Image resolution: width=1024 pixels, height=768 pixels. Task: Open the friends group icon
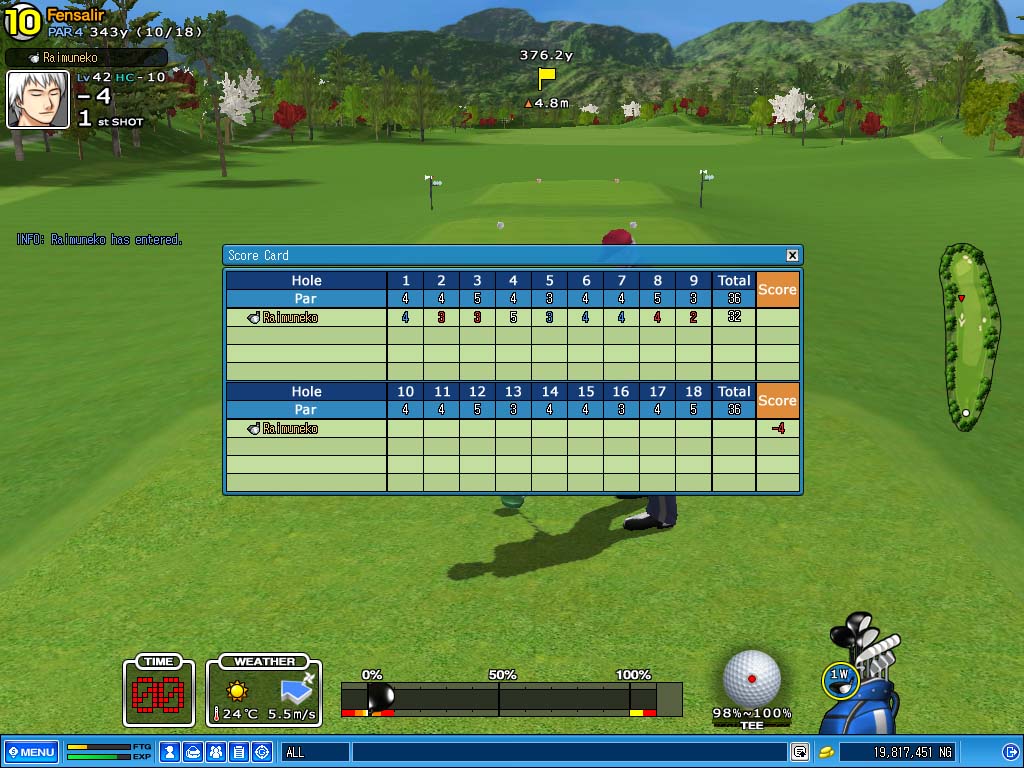tap(215, 752)
